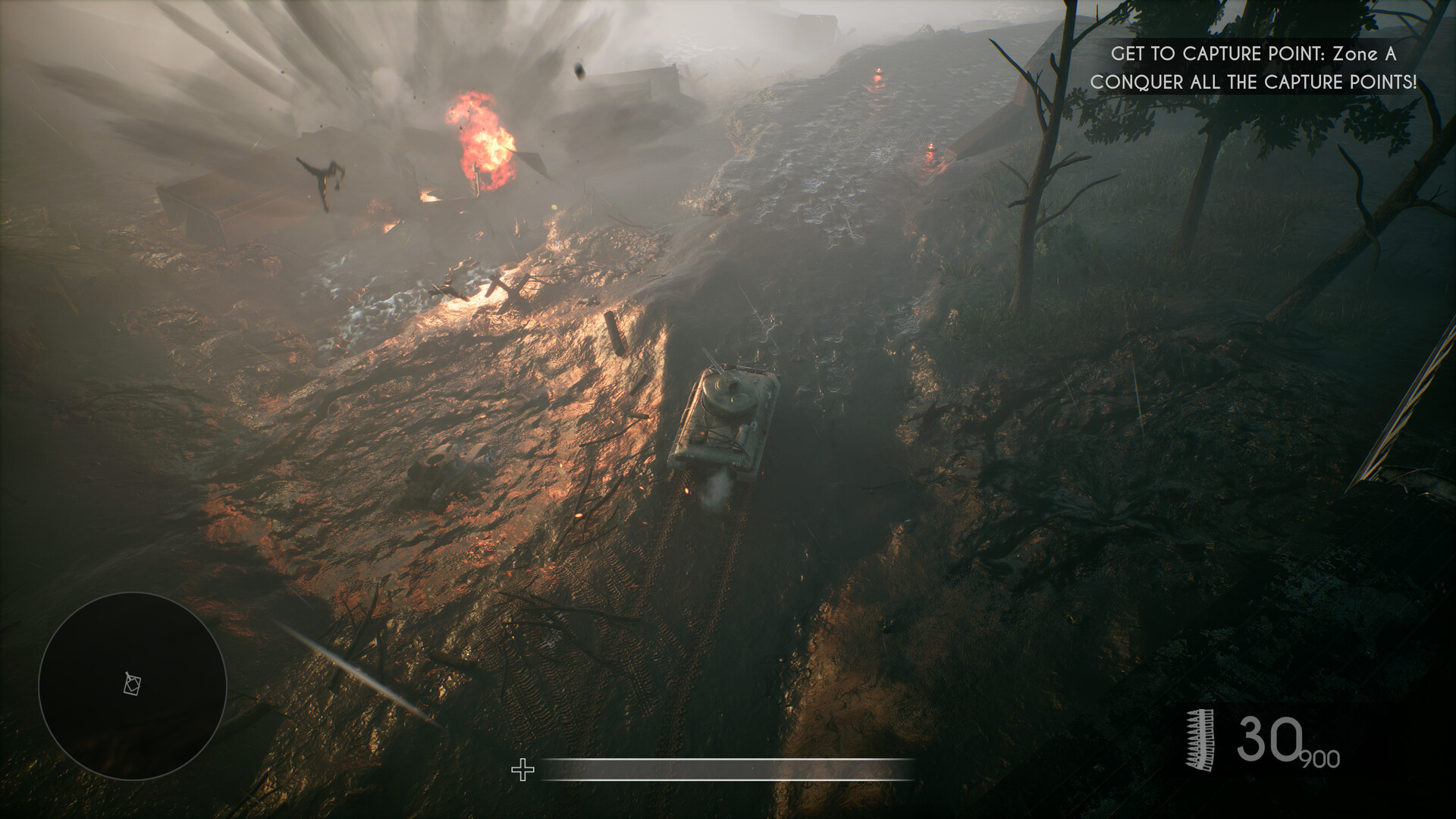Image resolution: width=1456 pixels, height=819 pixels.
Task: Click the player tank marker on minimap
Action: 133,684
